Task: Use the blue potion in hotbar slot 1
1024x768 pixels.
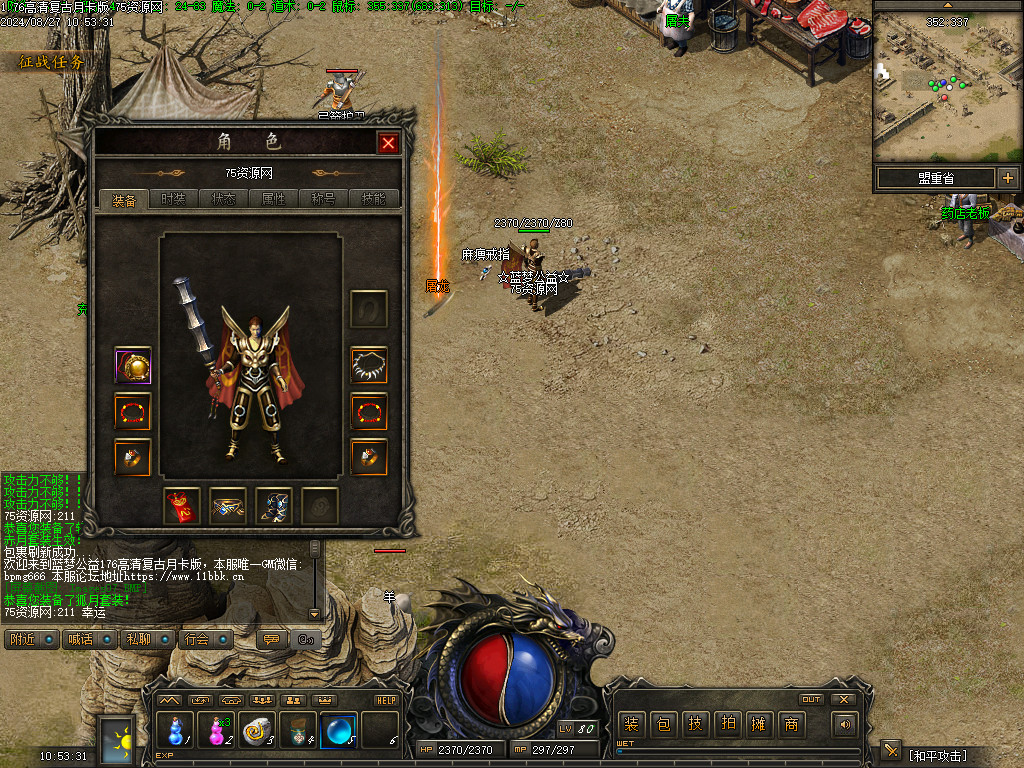Action: pos(175,731)
